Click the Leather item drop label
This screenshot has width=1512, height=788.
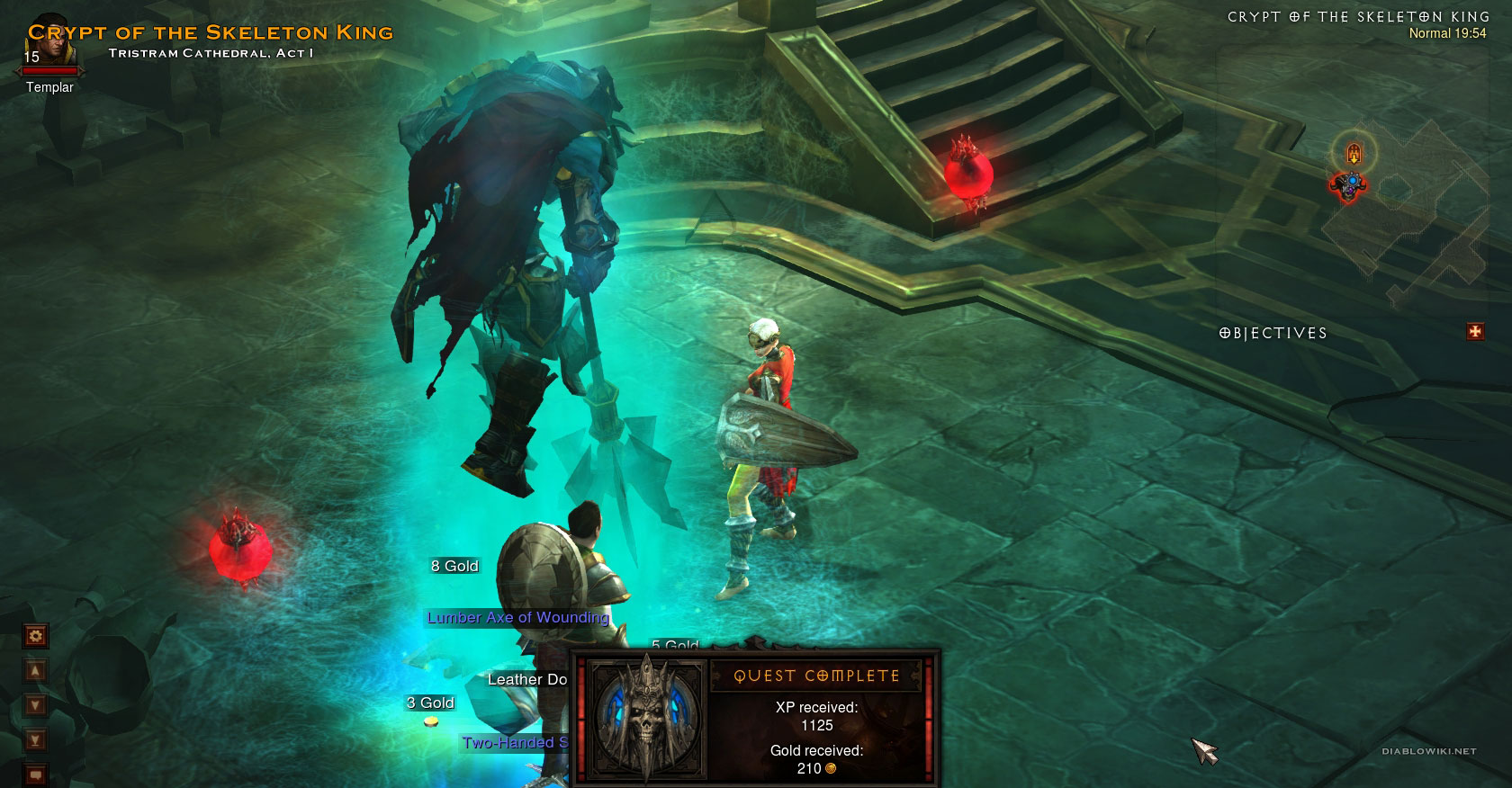tap(527, 679)
